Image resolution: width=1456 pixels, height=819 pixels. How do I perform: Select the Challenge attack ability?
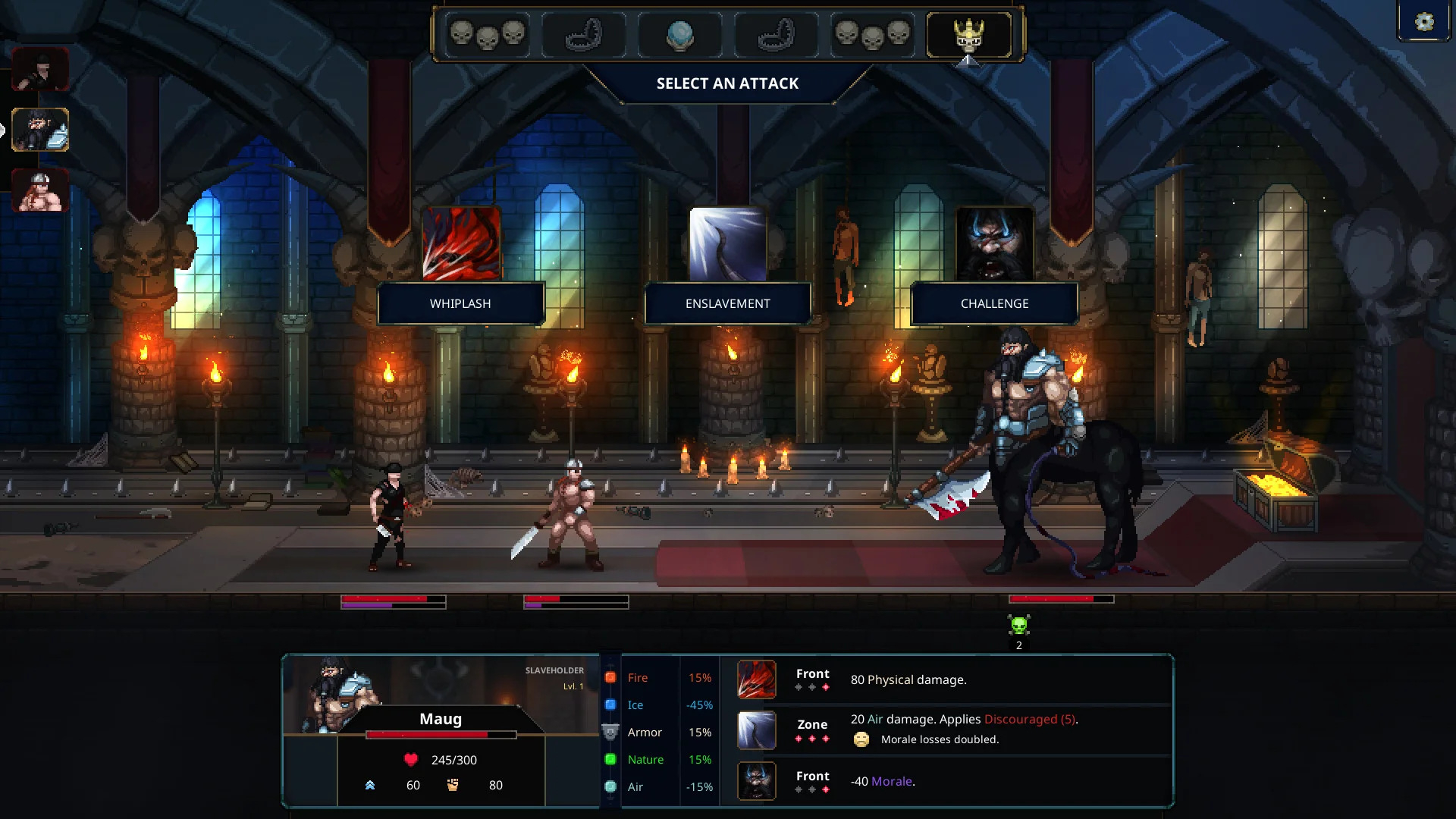(993, 303)
